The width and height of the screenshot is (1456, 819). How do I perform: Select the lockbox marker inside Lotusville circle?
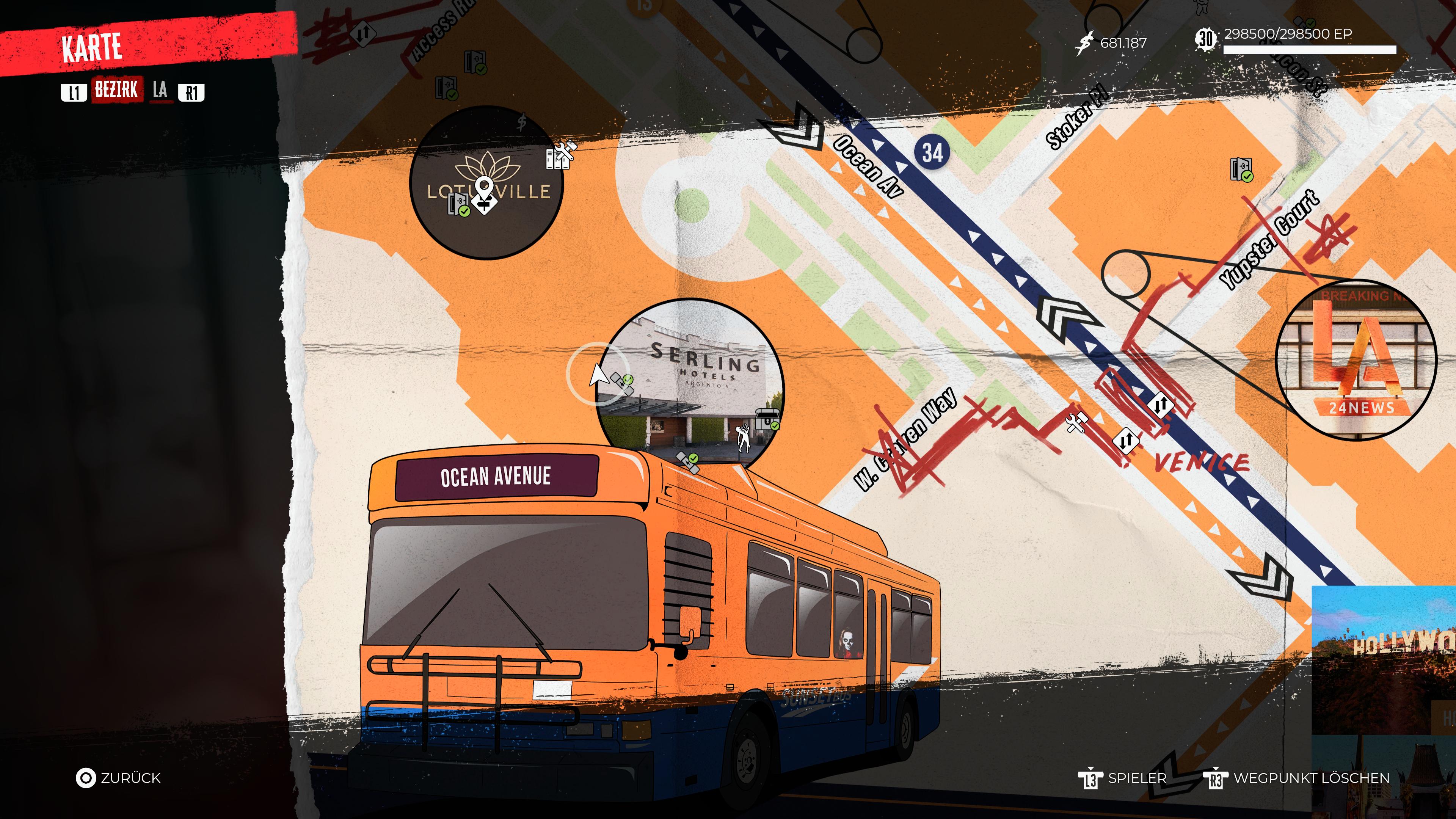pyautogui.click(x=458, y=204)
